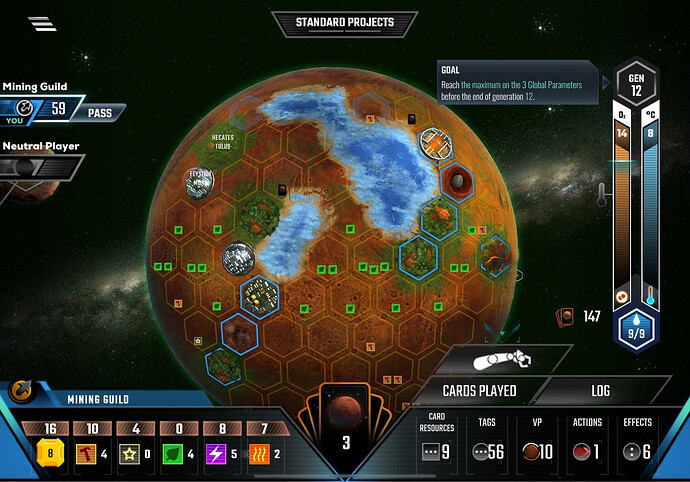Show the Tags overview
This screenshot has width=690, height=482.
coord(488,440)
